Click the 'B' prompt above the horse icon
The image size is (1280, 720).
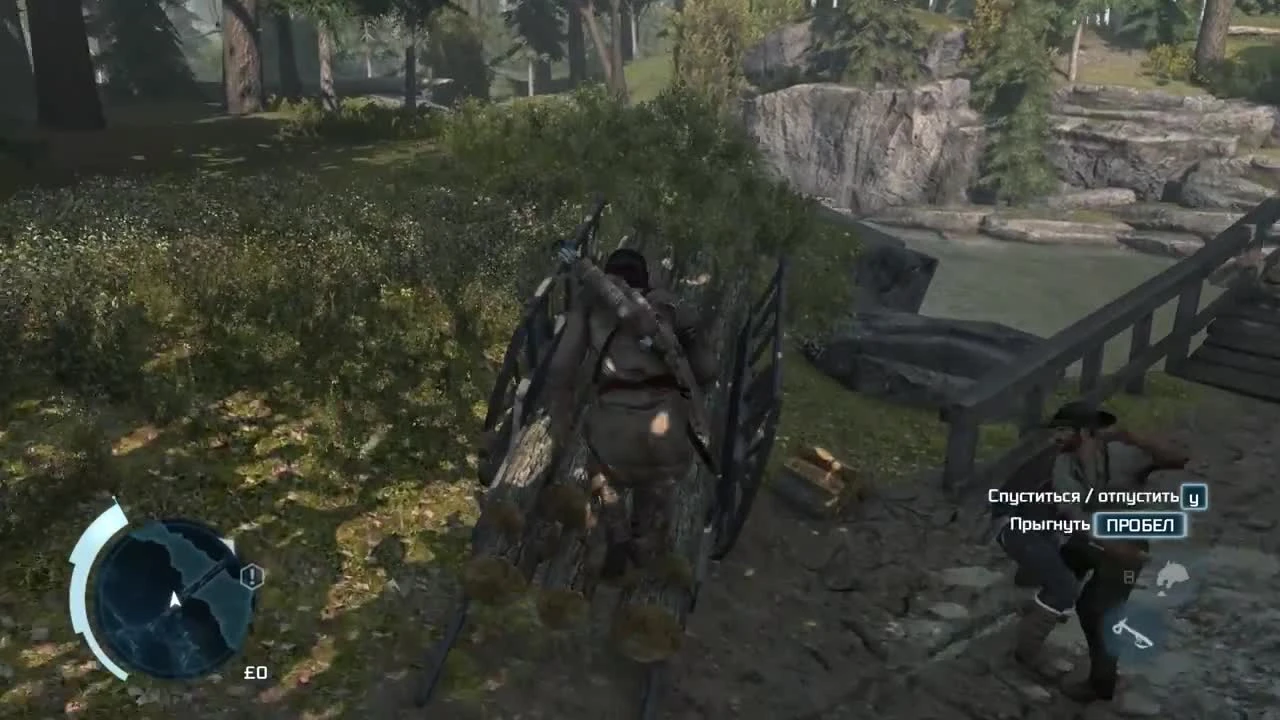1129,576
